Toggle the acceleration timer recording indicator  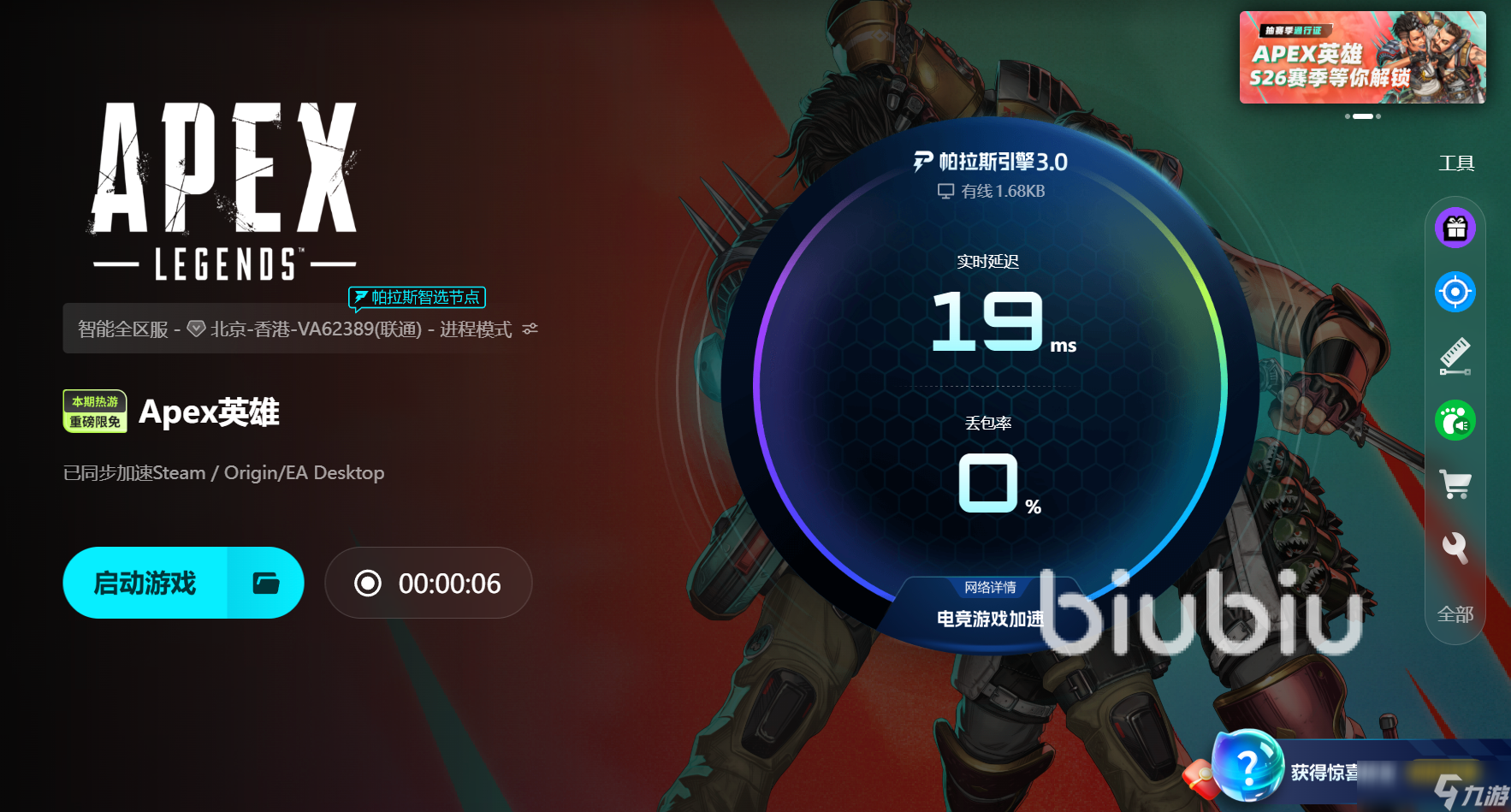tap(368, 583)
